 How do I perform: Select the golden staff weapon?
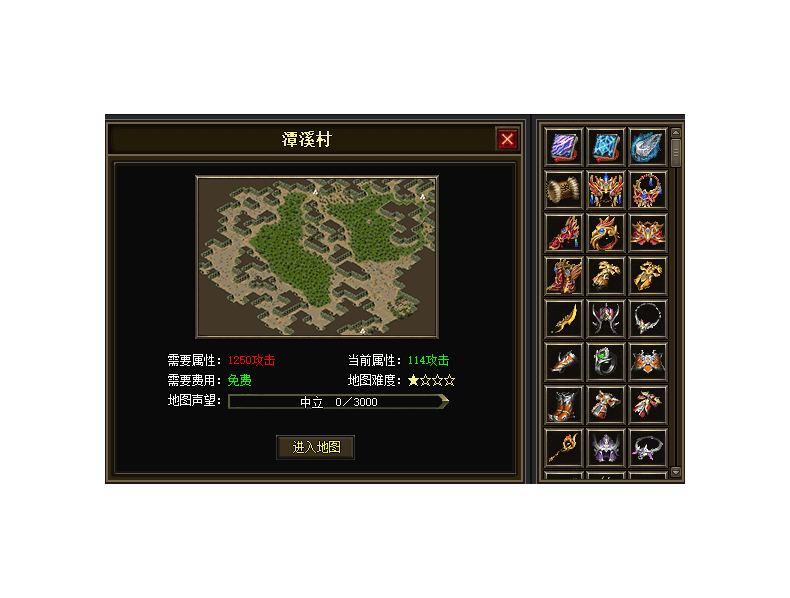click(x=564, y=447)
